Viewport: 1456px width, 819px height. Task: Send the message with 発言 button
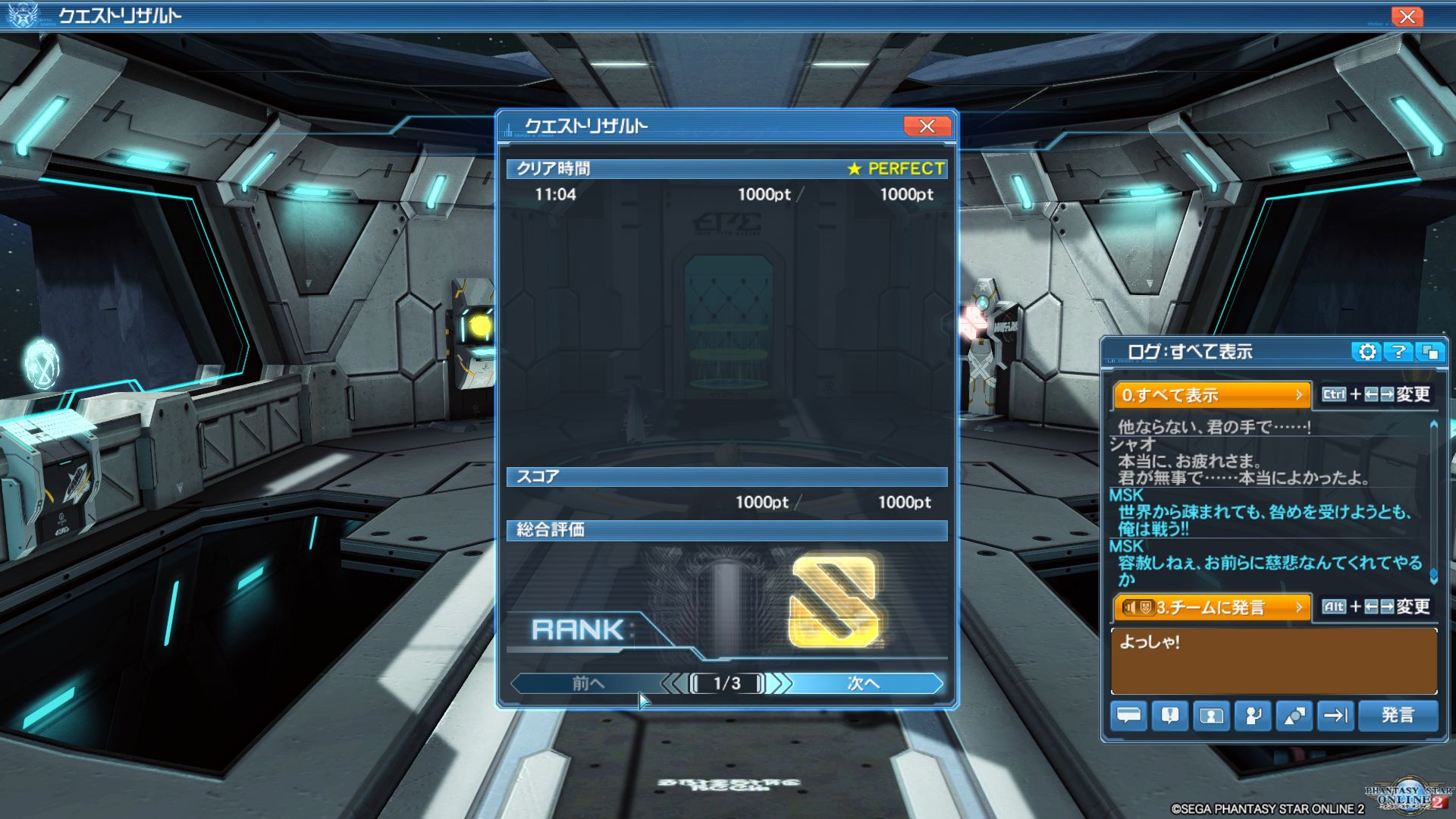[x=1397, y=715]
